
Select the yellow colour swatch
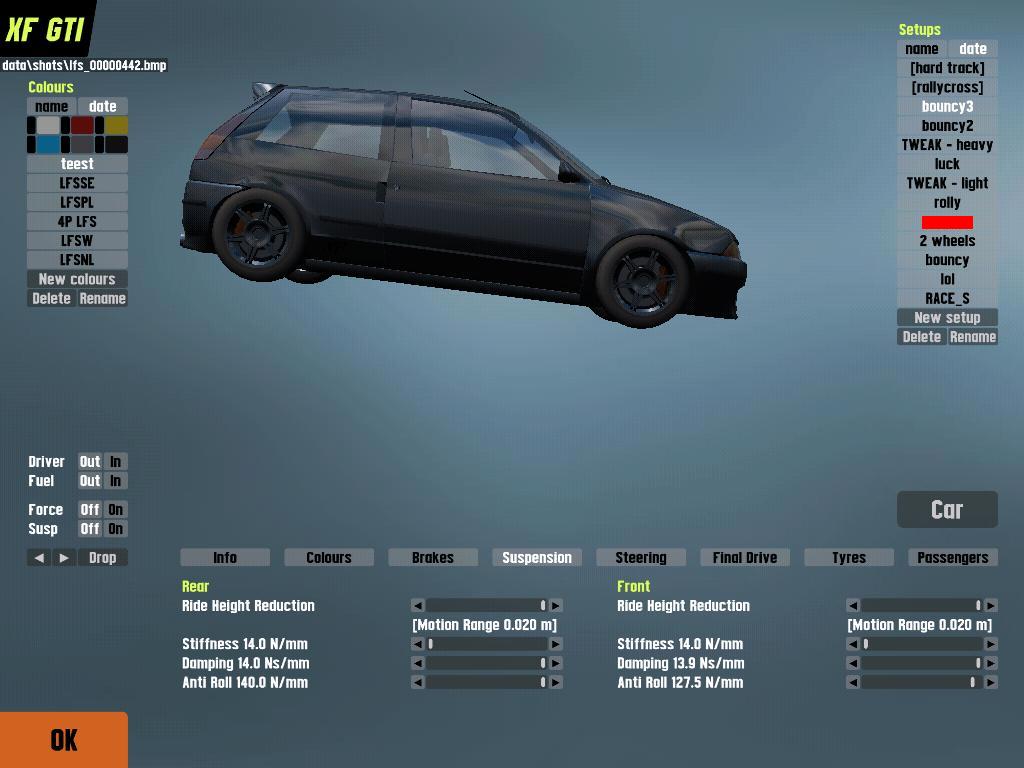(117, 126)
